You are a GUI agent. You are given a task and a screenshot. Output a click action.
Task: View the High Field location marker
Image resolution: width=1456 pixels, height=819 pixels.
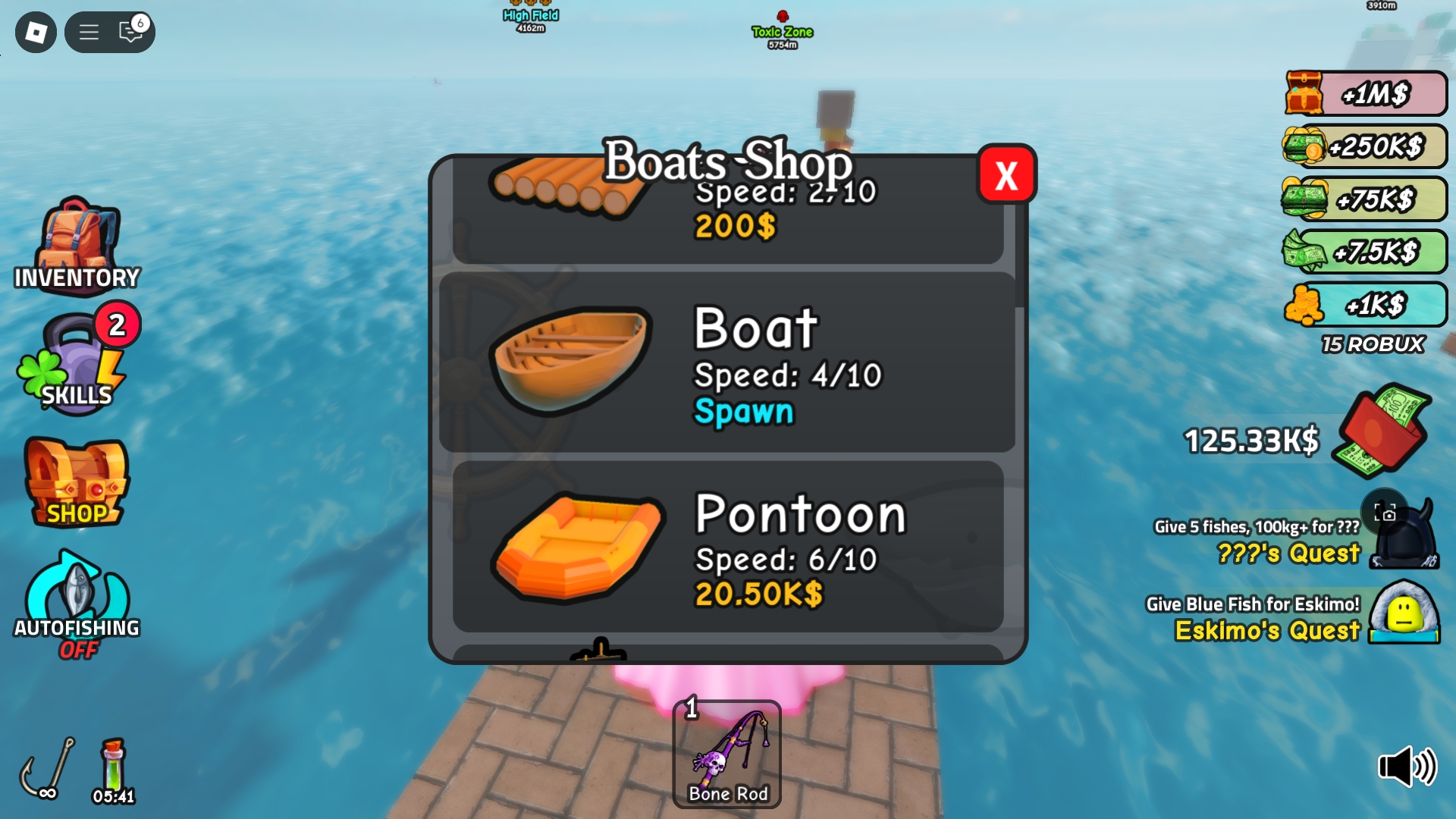pyautogui.click(x=529, y=14)
